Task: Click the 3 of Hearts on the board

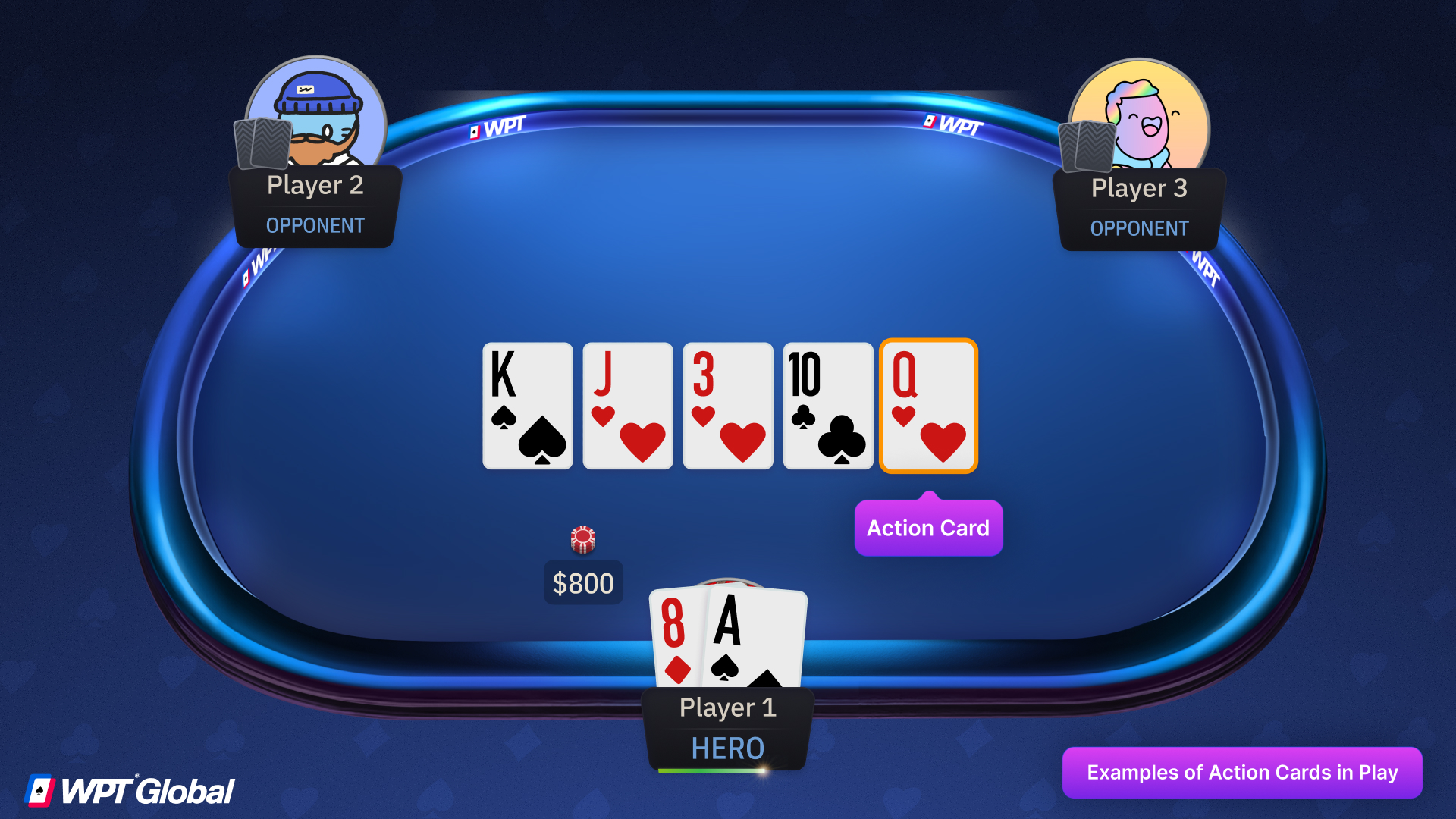Action: pos(727,406)
